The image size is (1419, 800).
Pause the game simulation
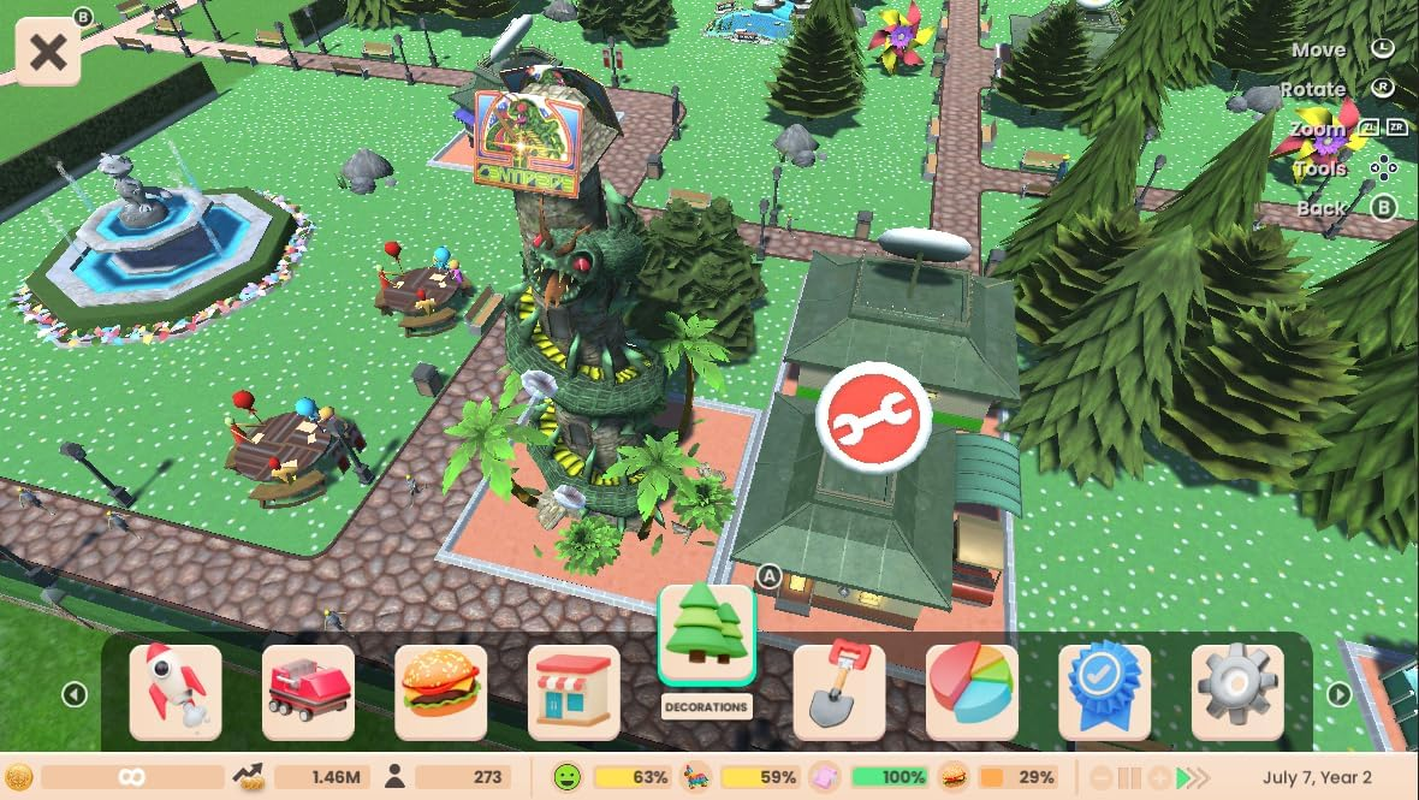[x=1130, y=777]
